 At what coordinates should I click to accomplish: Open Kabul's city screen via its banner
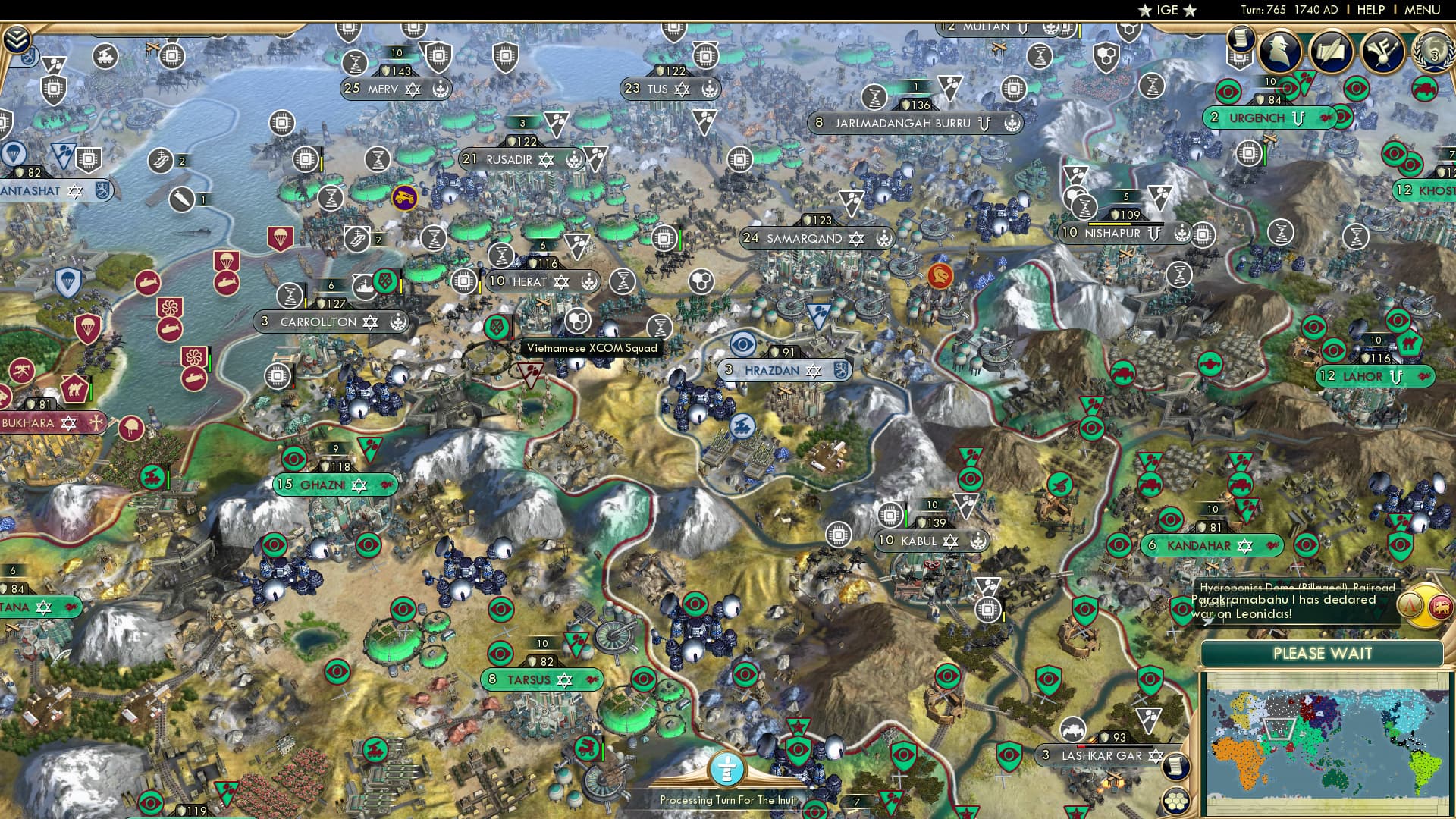(x=927, y=541)
